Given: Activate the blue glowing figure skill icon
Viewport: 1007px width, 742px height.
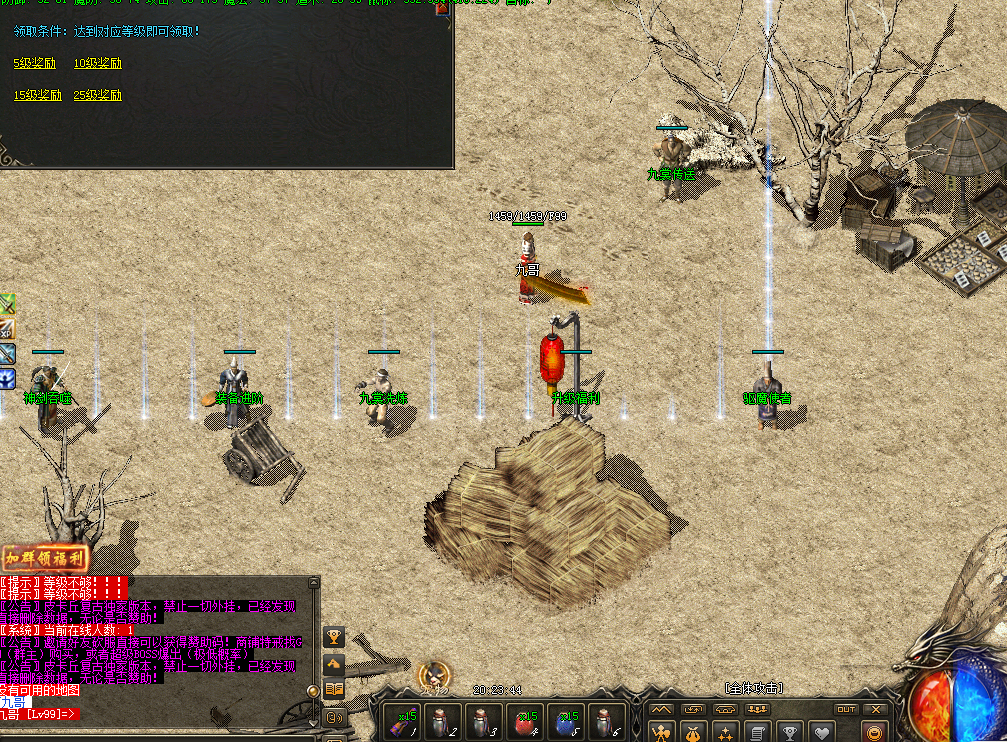Looking at the screenshot, I should click(x=7, y=377).
